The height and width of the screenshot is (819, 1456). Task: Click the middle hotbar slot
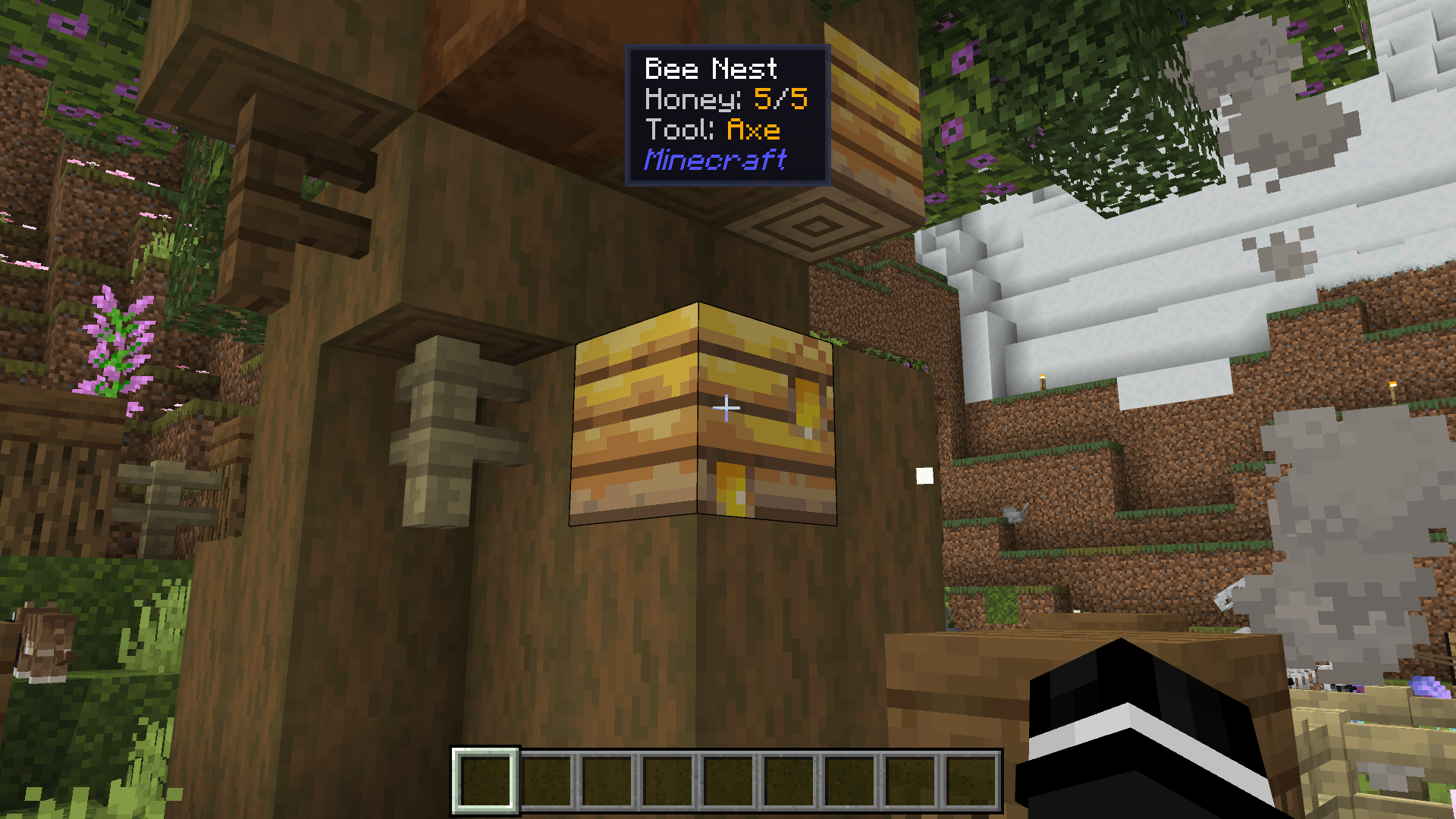pos(728,781)
